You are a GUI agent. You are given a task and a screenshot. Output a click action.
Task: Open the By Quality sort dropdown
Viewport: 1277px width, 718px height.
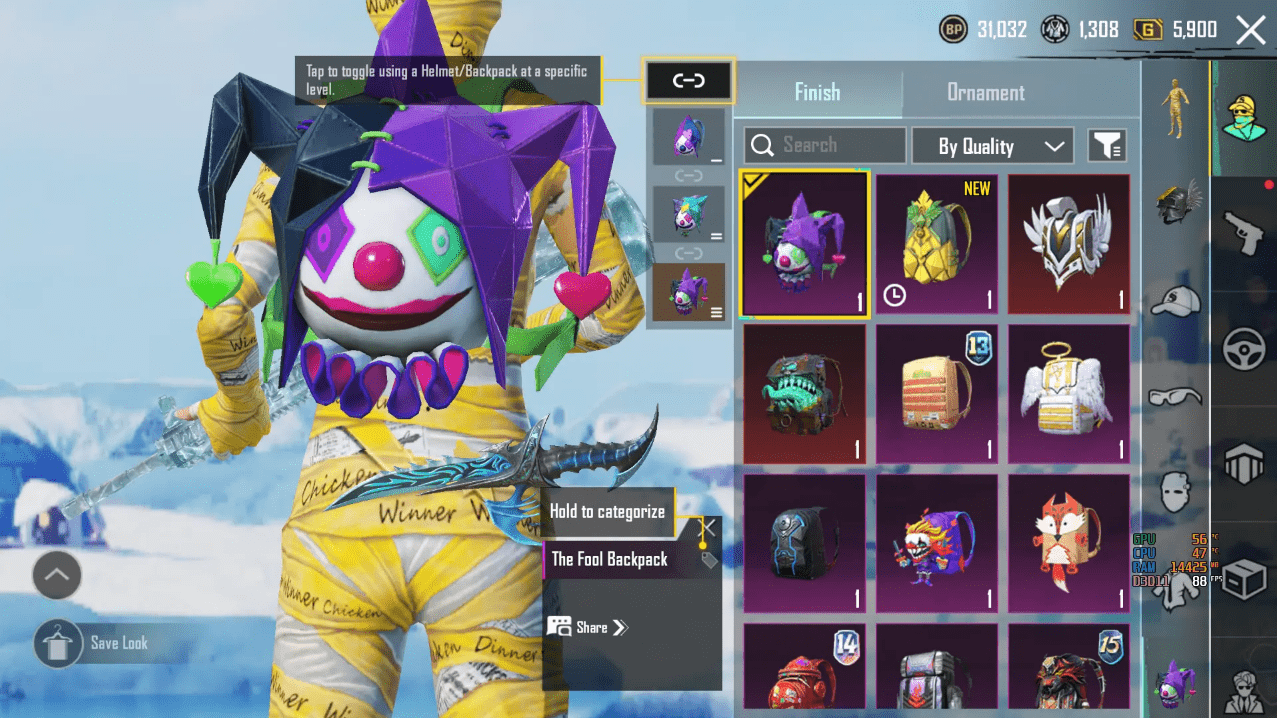pyautogui.click(x=992, y=146)
